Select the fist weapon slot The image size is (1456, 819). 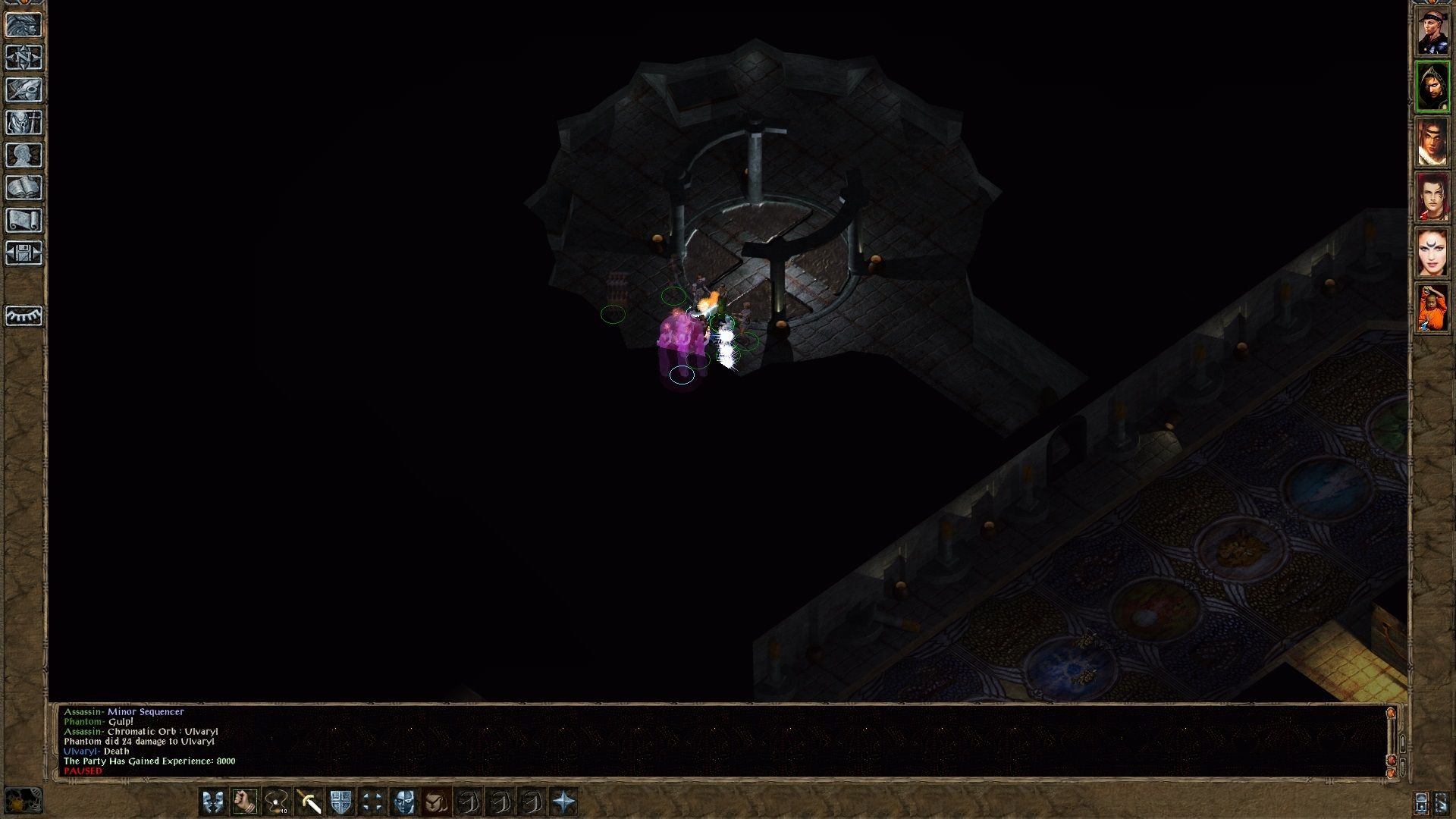tap(244, 802)
